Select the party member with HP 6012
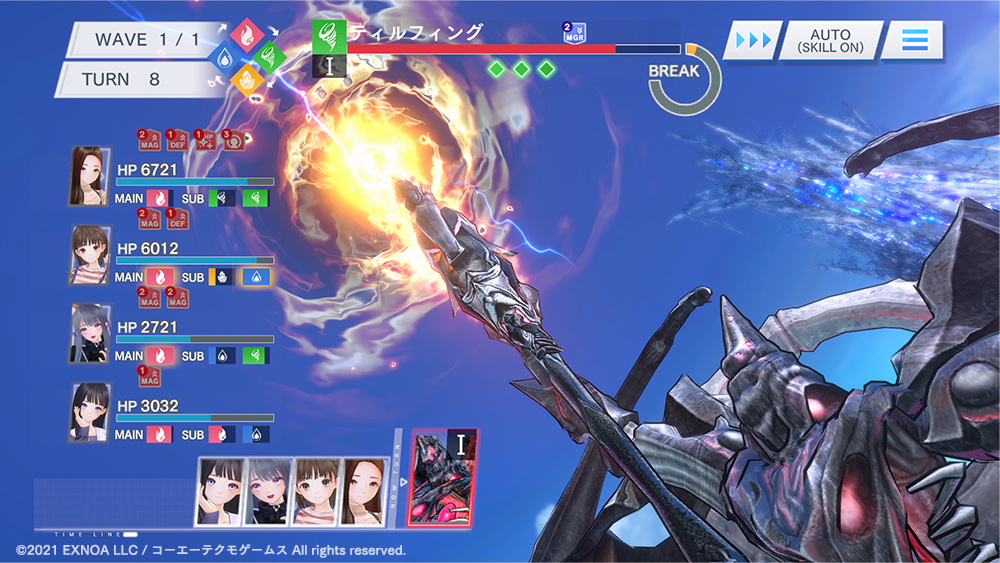This screenshot has height=563, width=1000. click(x=89, y=254)
